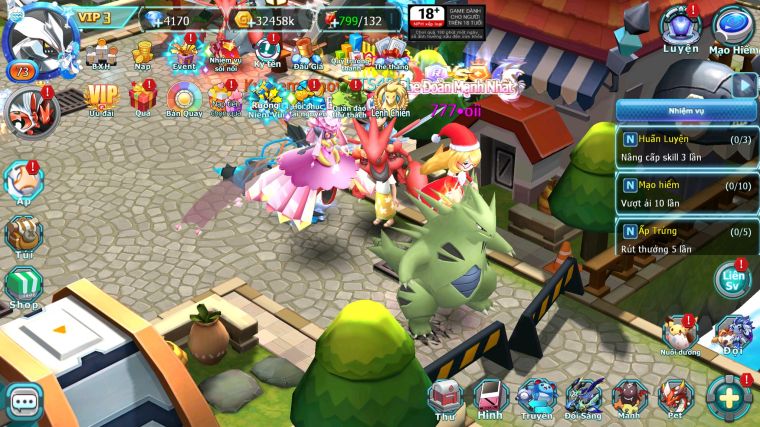Open the Bàn Quay spin wheel

tap(184, 99)
